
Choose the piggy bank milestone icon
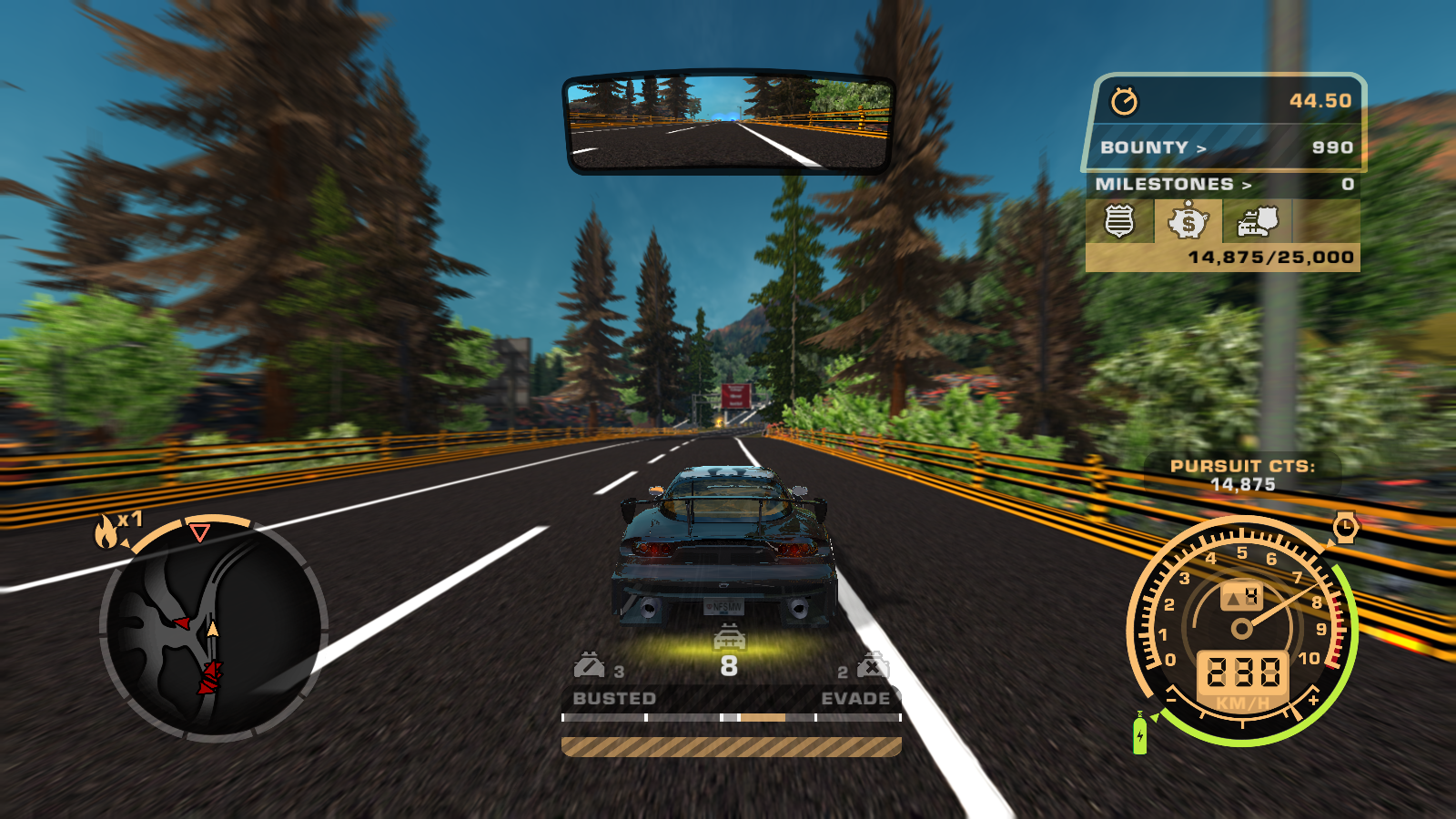(x=1188, y=221)
